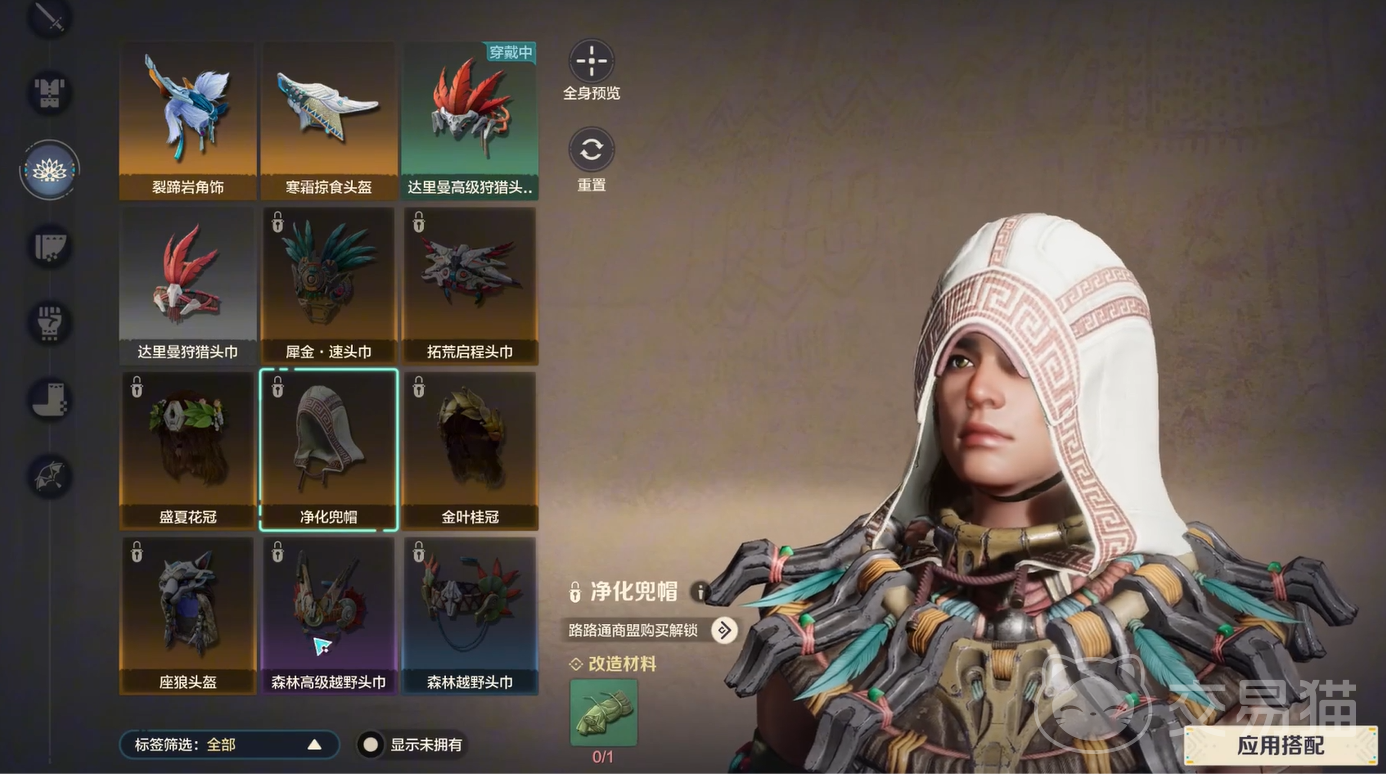Select the 净化兜帽 hood tile

point(329,450)
